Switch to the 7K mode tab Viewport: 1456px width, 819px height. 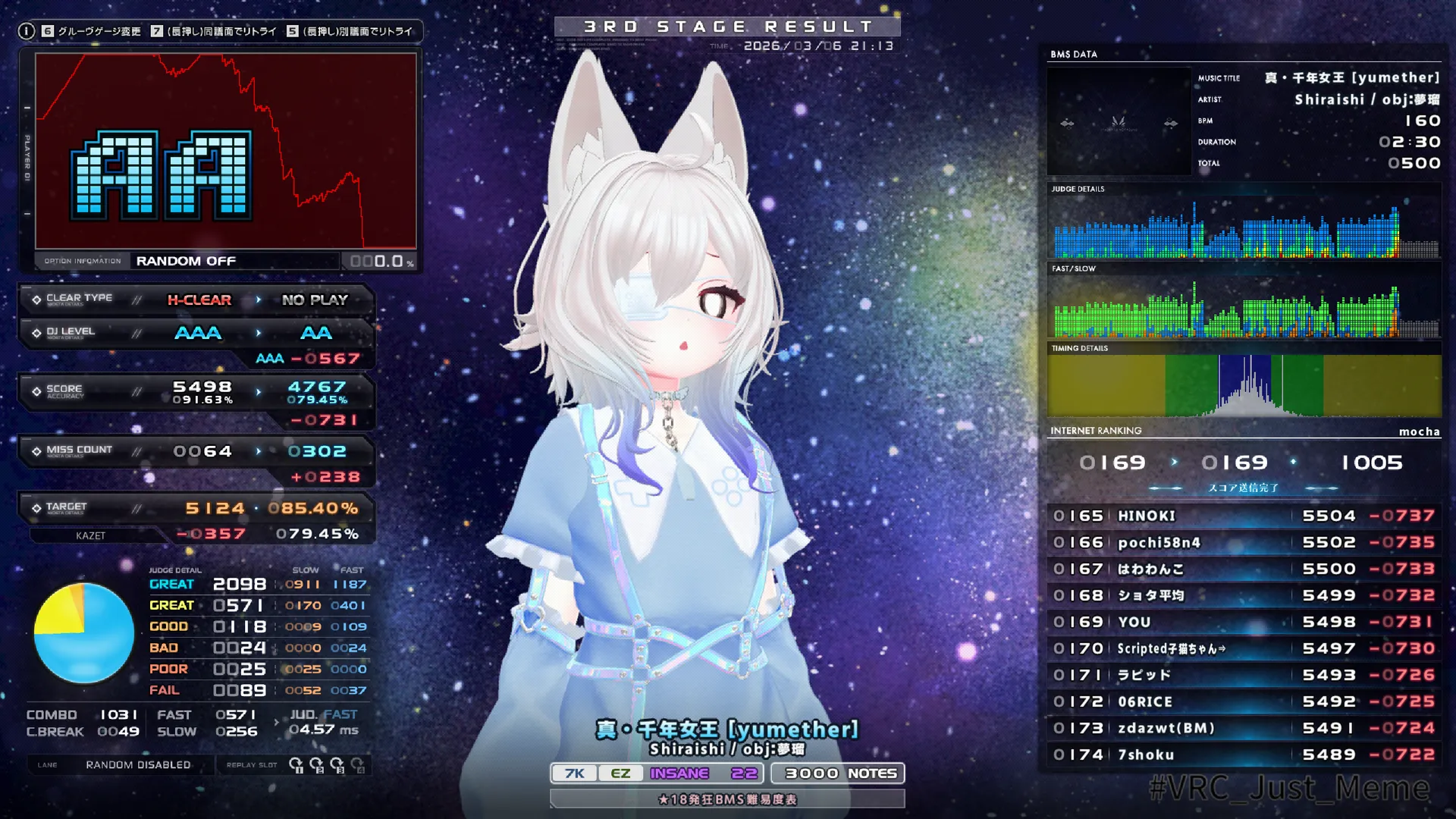click(573, 773)
